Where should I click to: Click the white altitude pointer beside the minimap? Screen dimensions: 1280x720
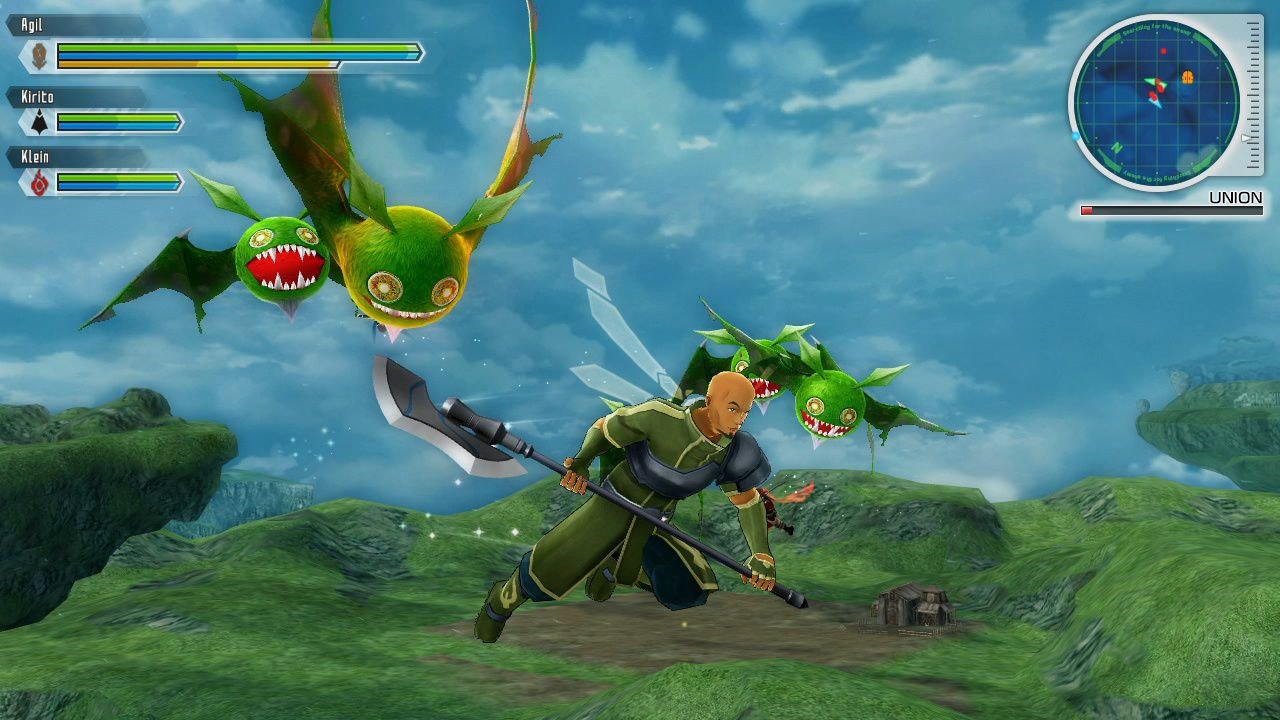point(1245,138)
